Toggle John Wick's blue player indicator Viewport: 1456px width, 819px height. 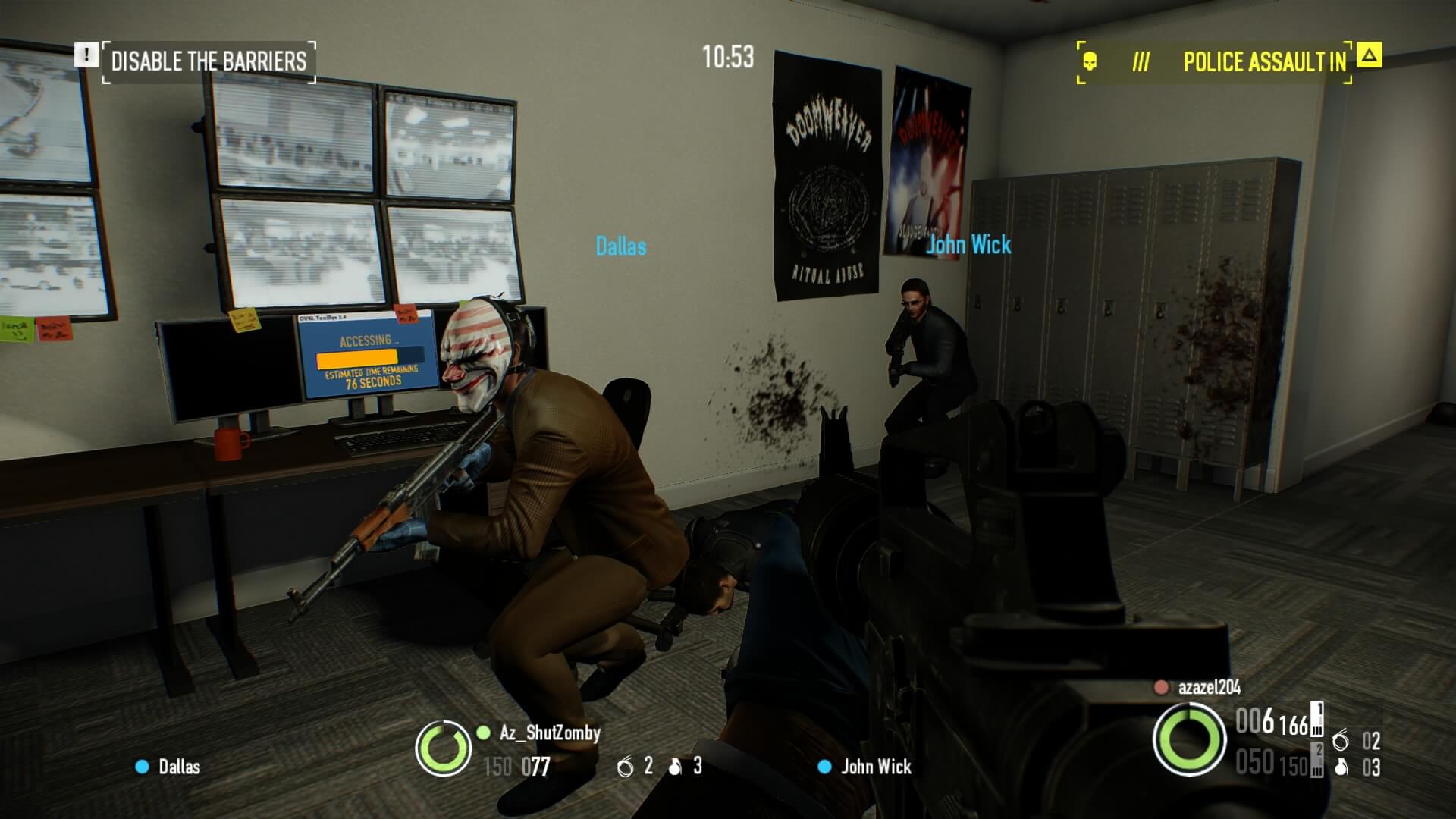point(826,768)
